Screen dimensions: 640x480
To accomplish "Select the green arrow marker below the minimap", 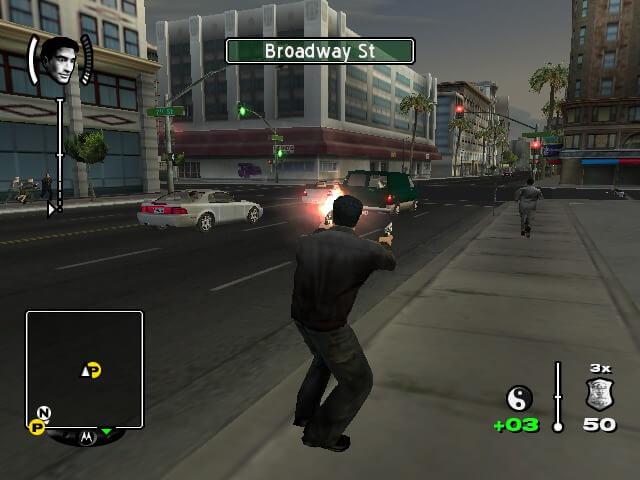I will pyautogui.click(x=107, y=432).
